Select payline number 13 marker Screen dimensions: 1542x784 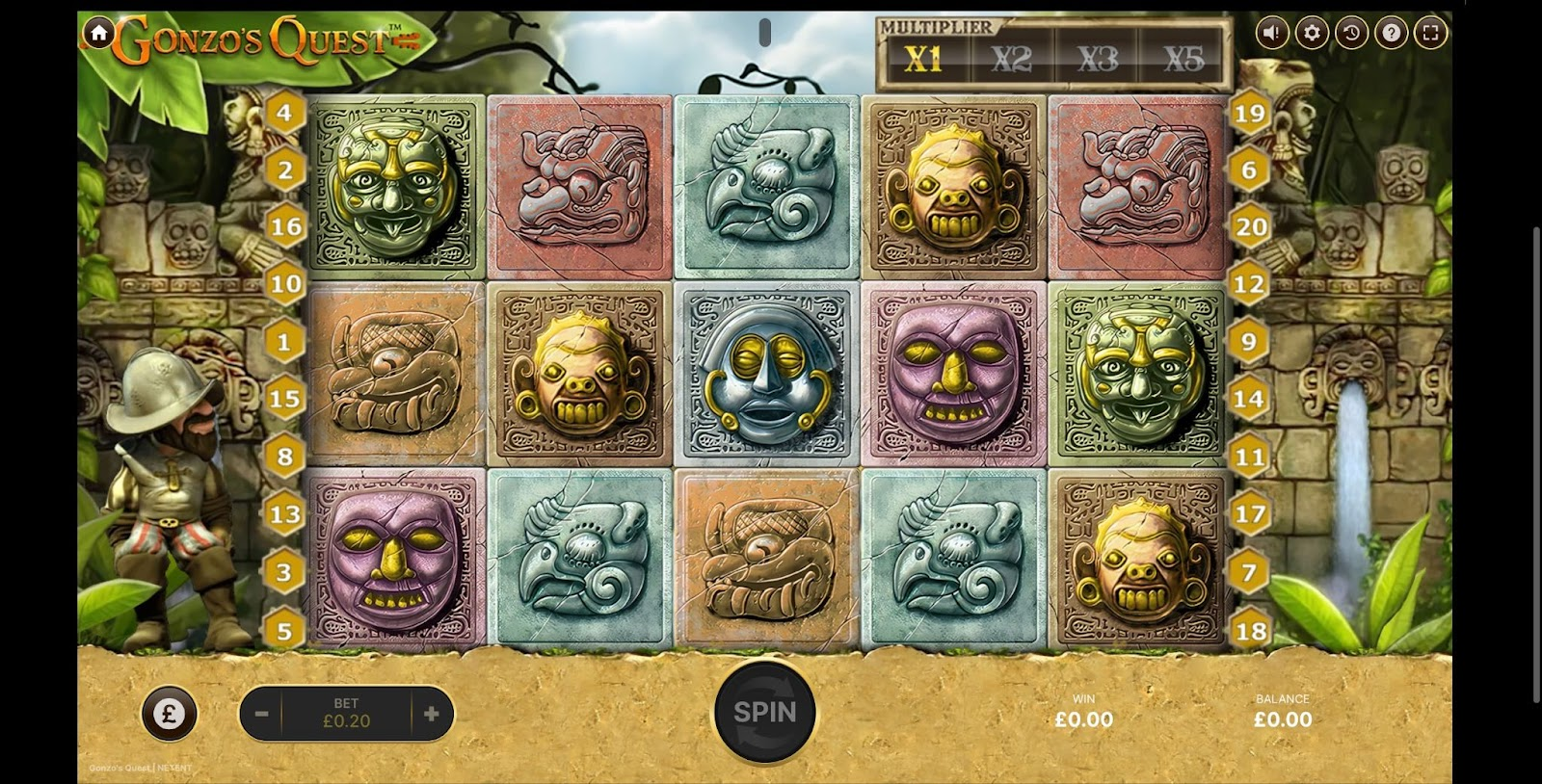(x=285, y=514)
